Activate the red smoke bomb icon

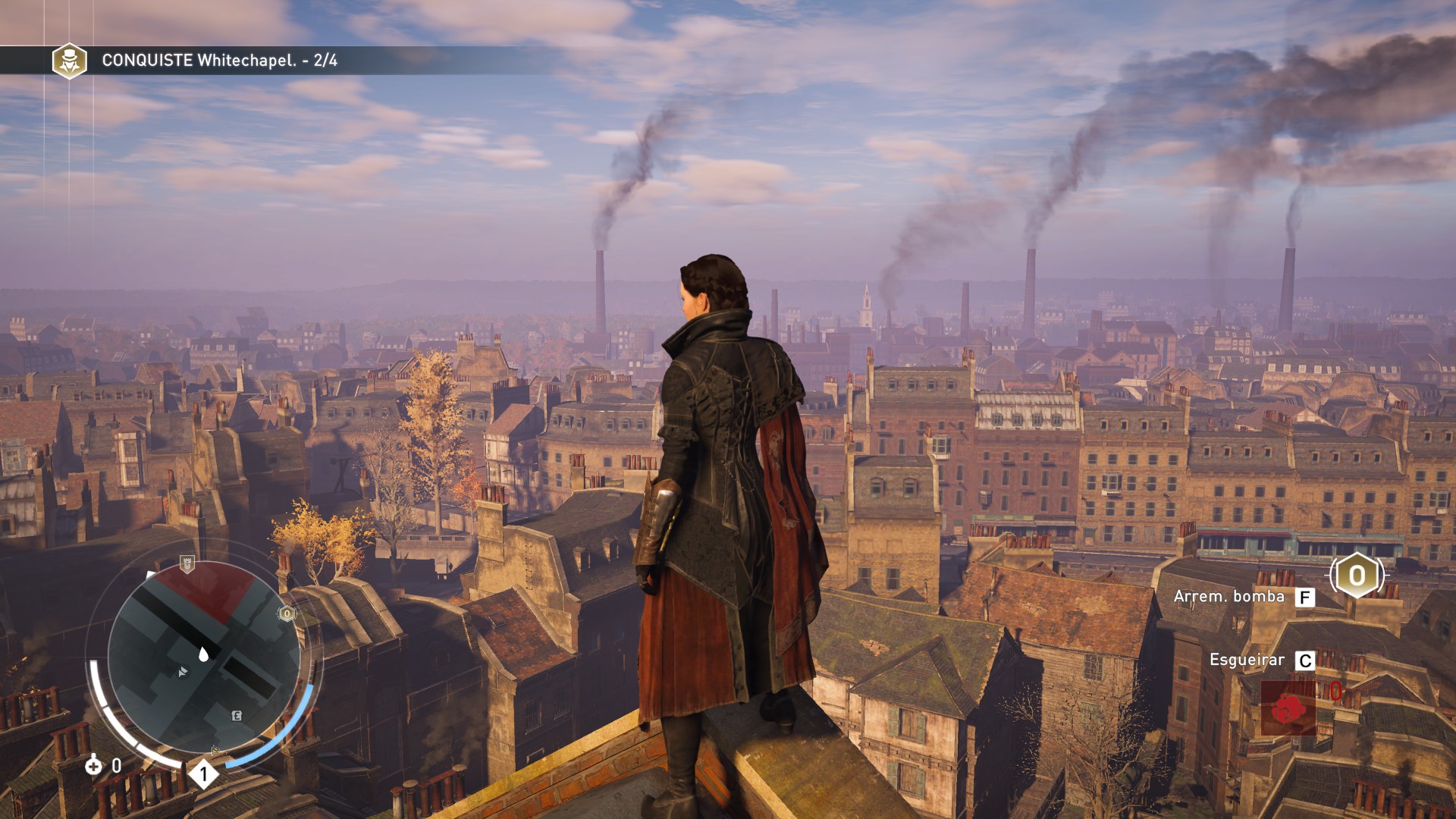tap(1288, 708)
